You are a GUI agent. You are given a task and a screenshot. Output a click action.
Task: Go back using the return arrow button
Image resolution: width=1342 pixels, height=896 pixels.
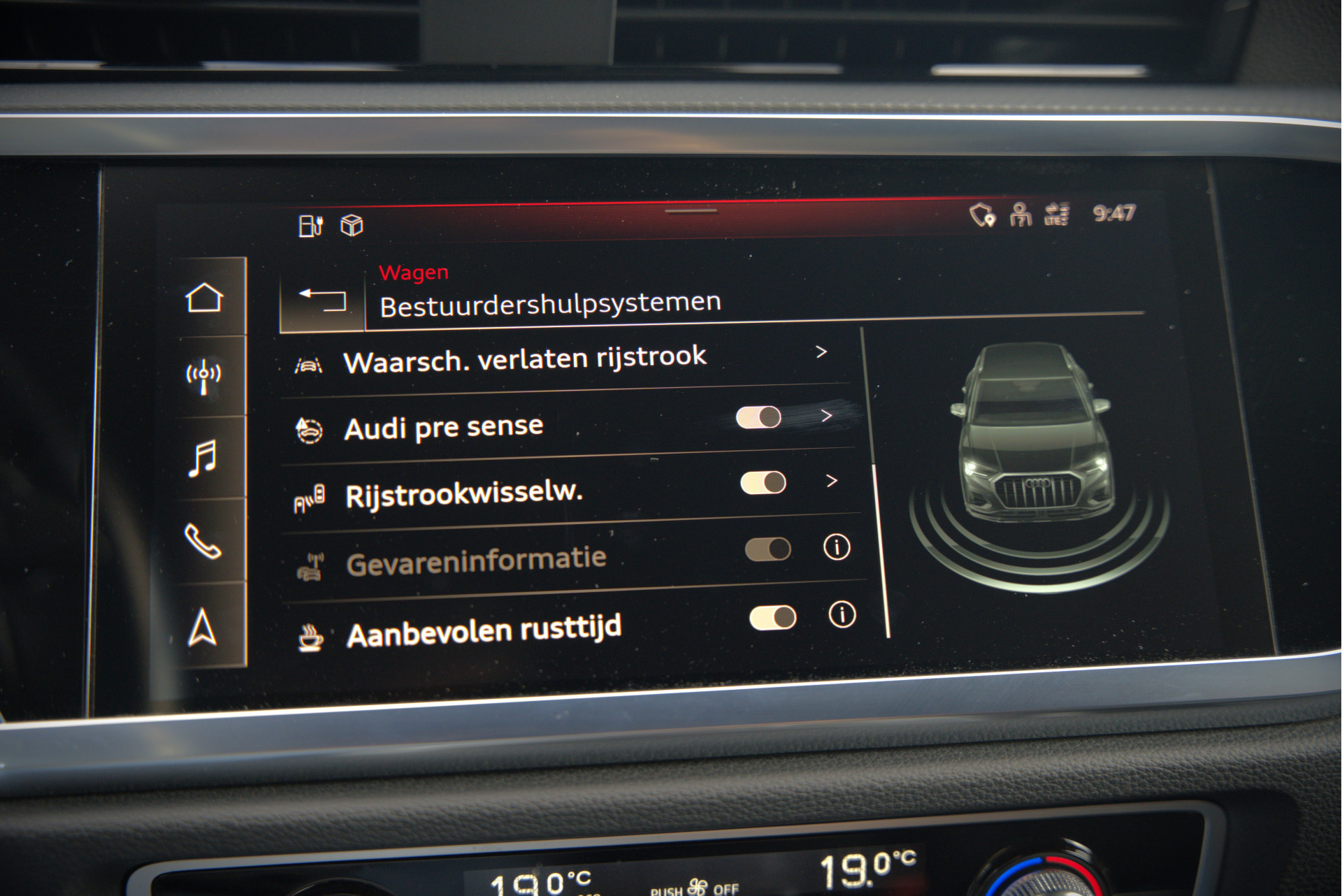pos(323,301)
